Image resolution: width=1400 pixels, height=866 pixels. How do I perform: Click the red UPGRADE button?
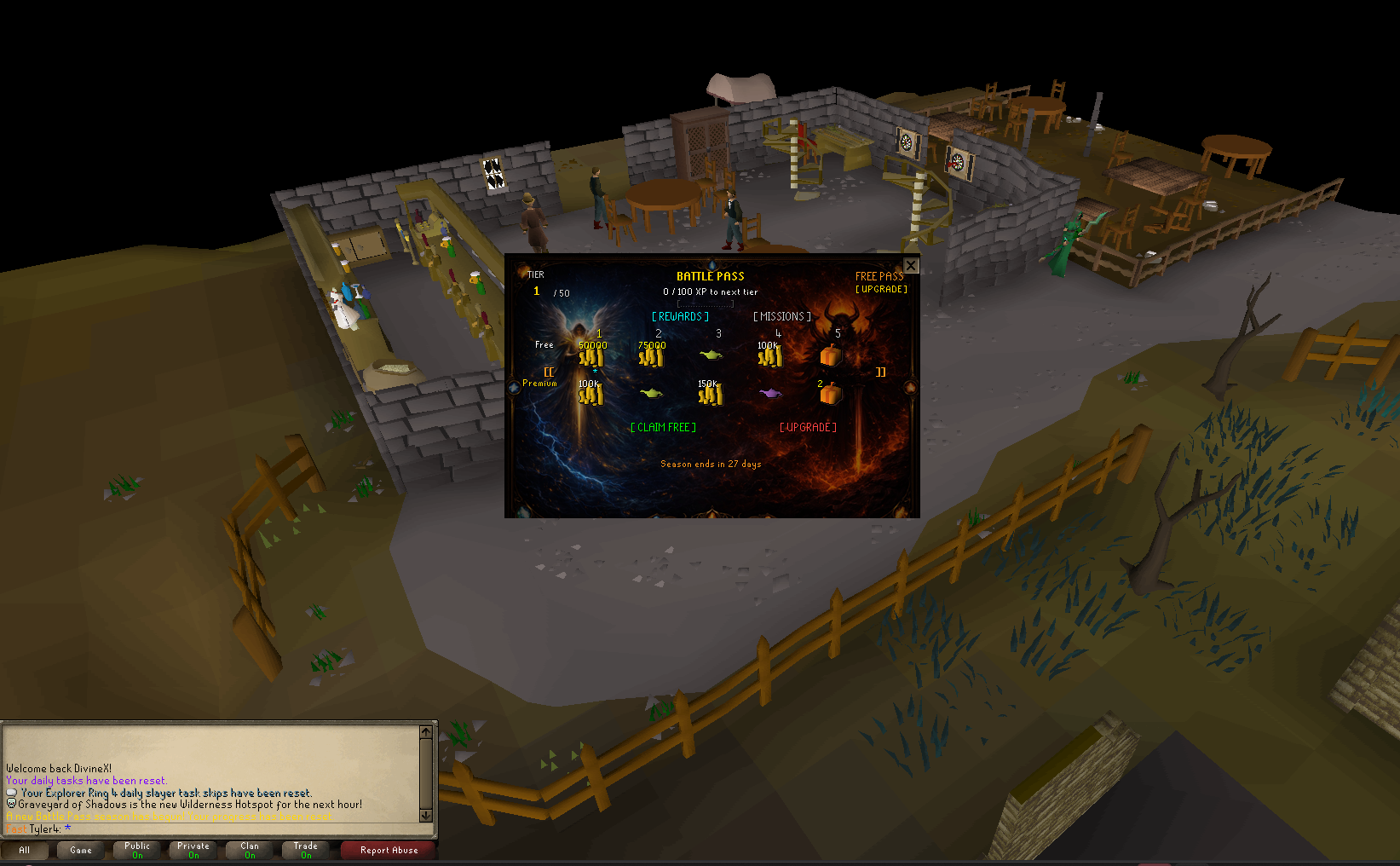[807, 427]
